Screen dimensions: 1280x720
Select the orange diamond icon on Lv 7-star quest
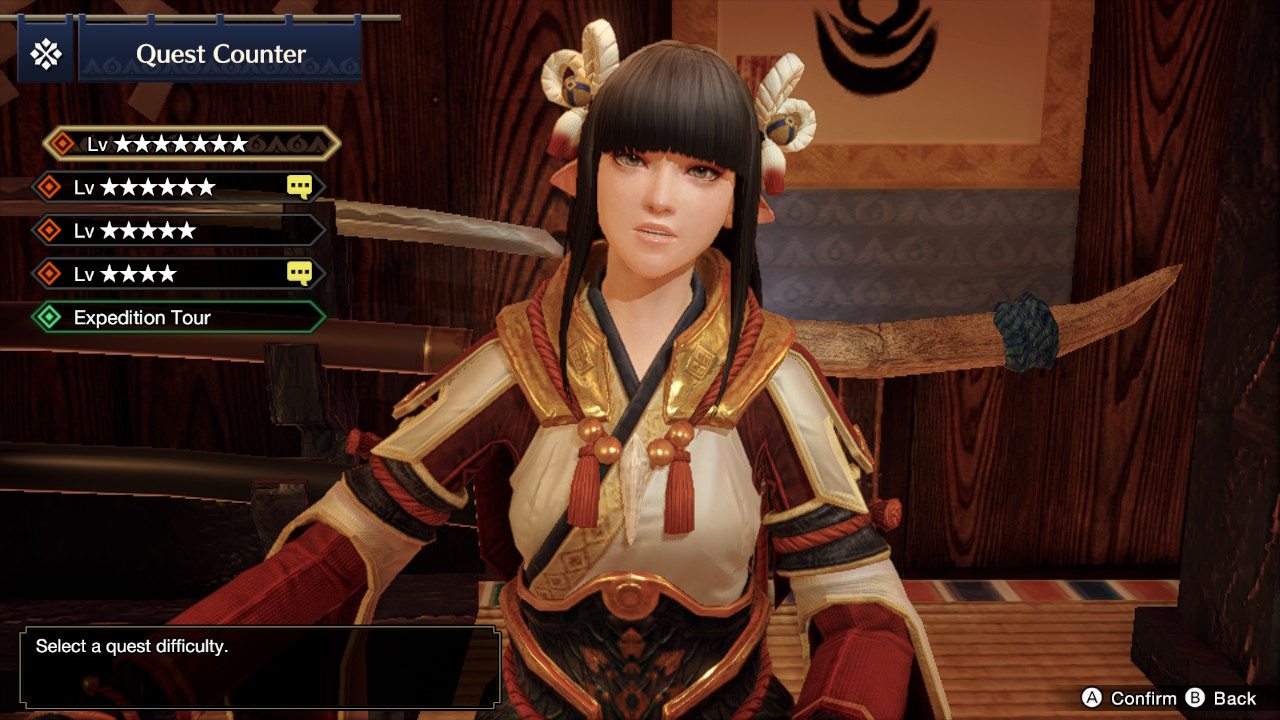[63, 143]
